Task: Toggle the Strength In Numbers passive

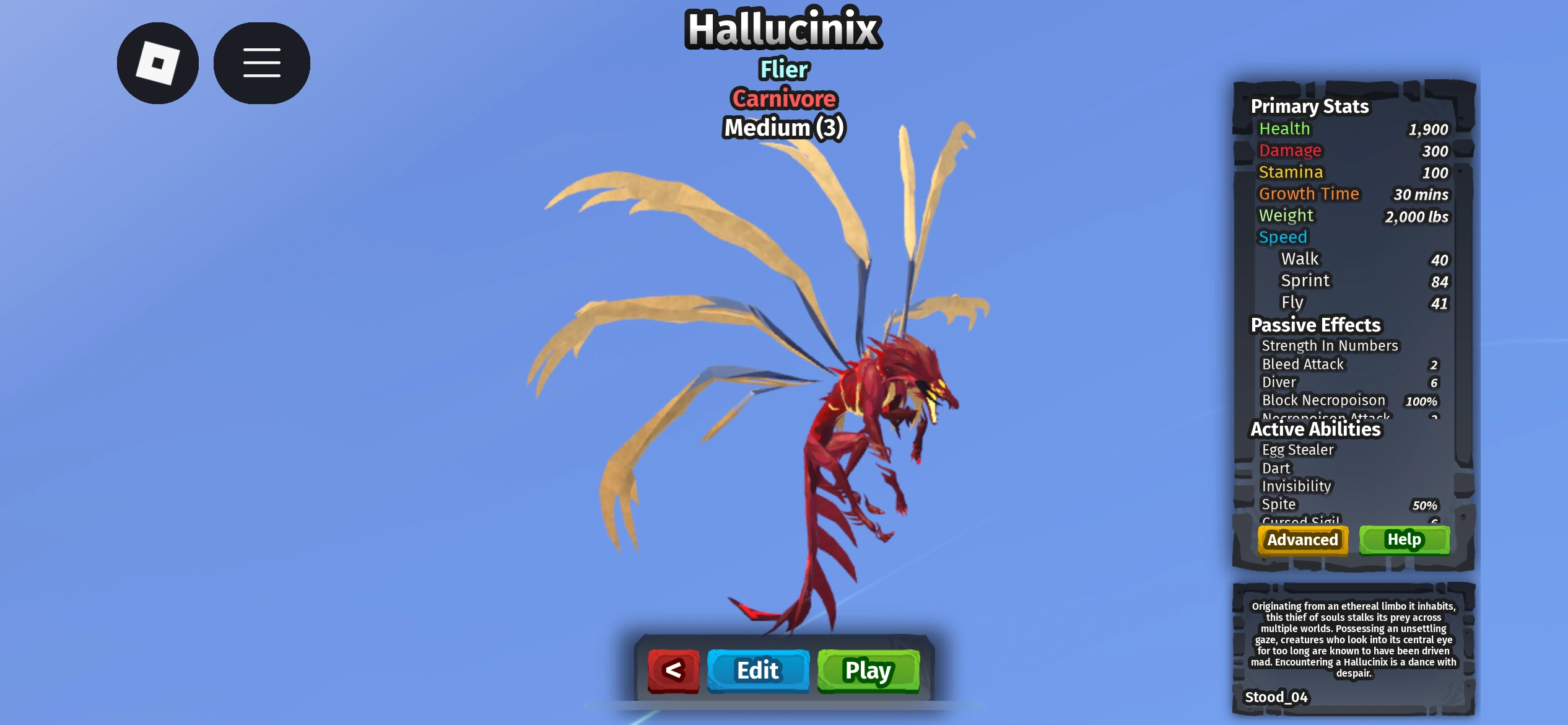Action: point(1330,346)
